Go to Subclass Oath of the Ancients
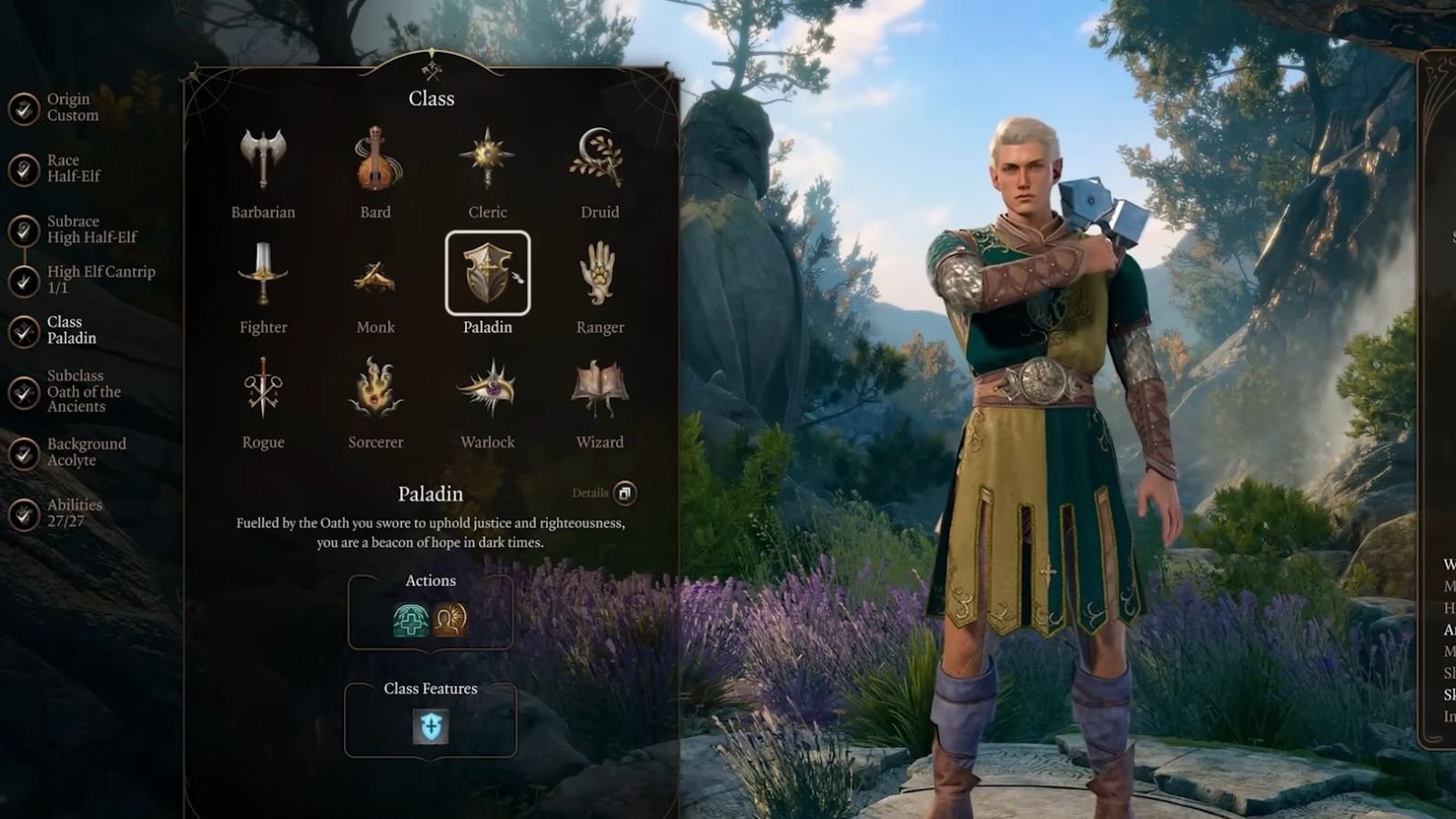This screenshot has height=819, width=1456. tap(82, 391)
